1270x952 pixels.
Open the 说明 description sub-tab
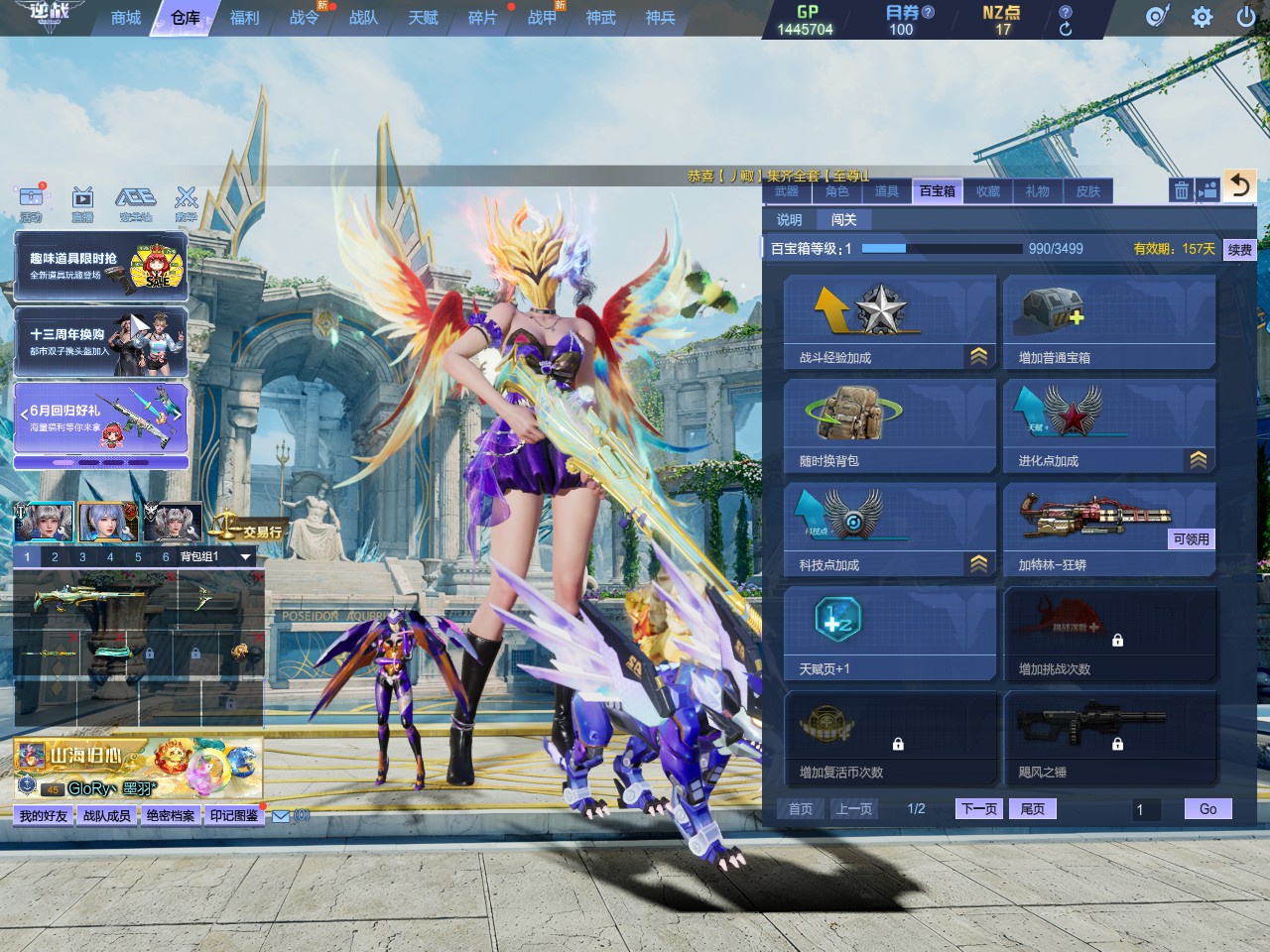coord(789,220)
